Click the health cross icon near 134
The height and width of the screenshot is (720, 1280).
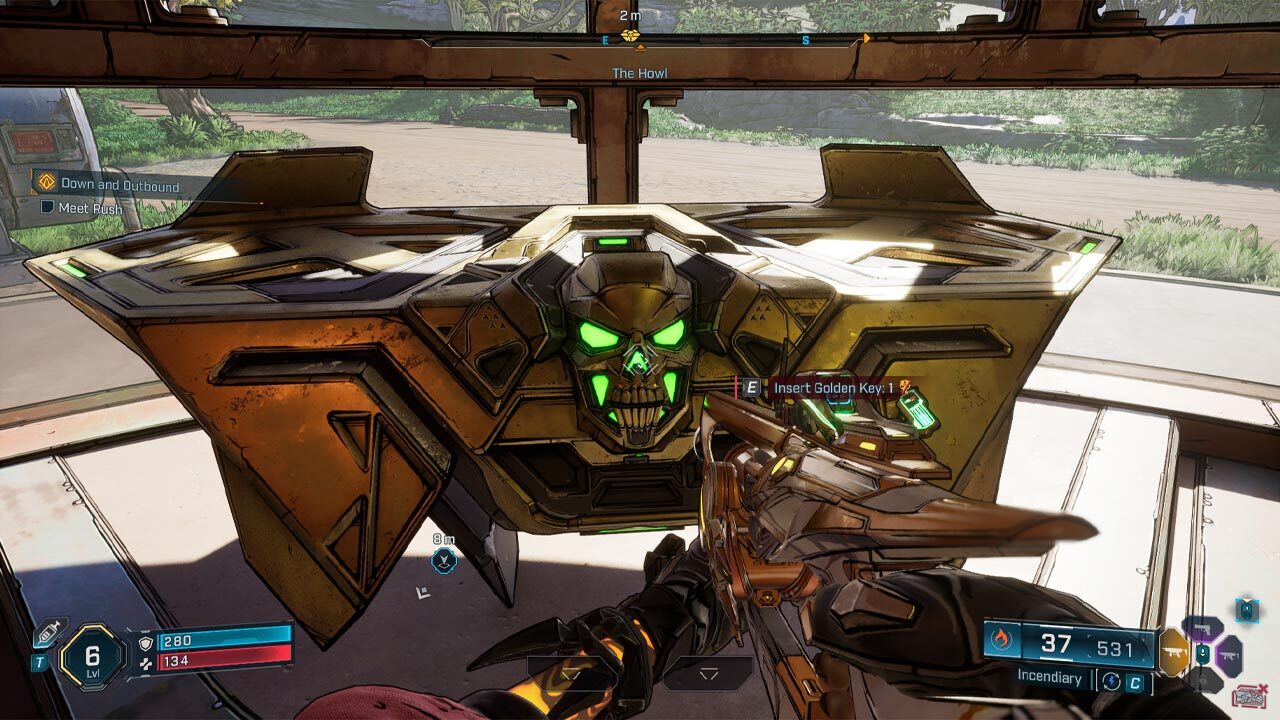click(x=146, y=662)
